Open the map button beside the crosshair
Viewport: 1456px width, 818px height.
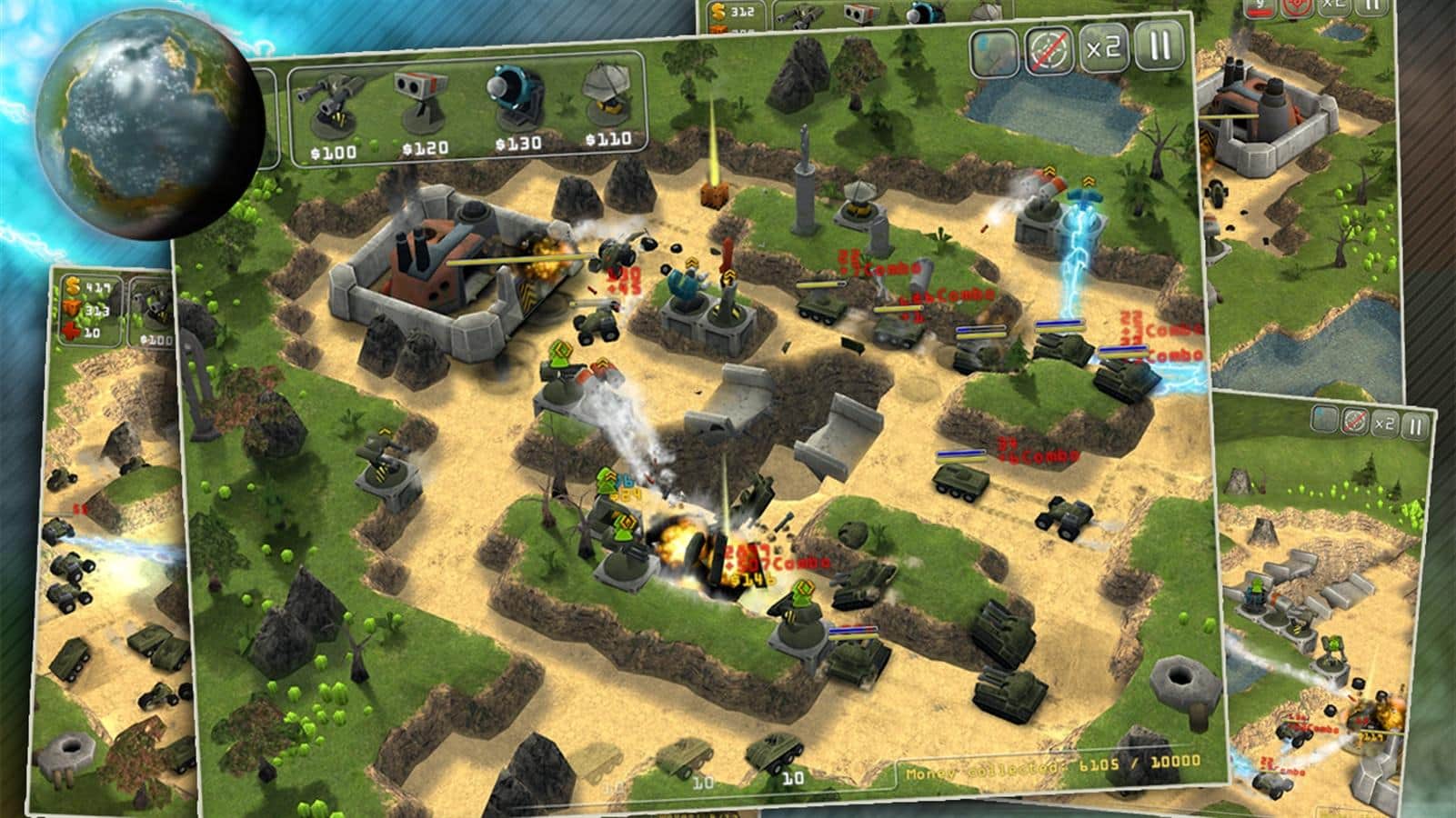(995, 54)
